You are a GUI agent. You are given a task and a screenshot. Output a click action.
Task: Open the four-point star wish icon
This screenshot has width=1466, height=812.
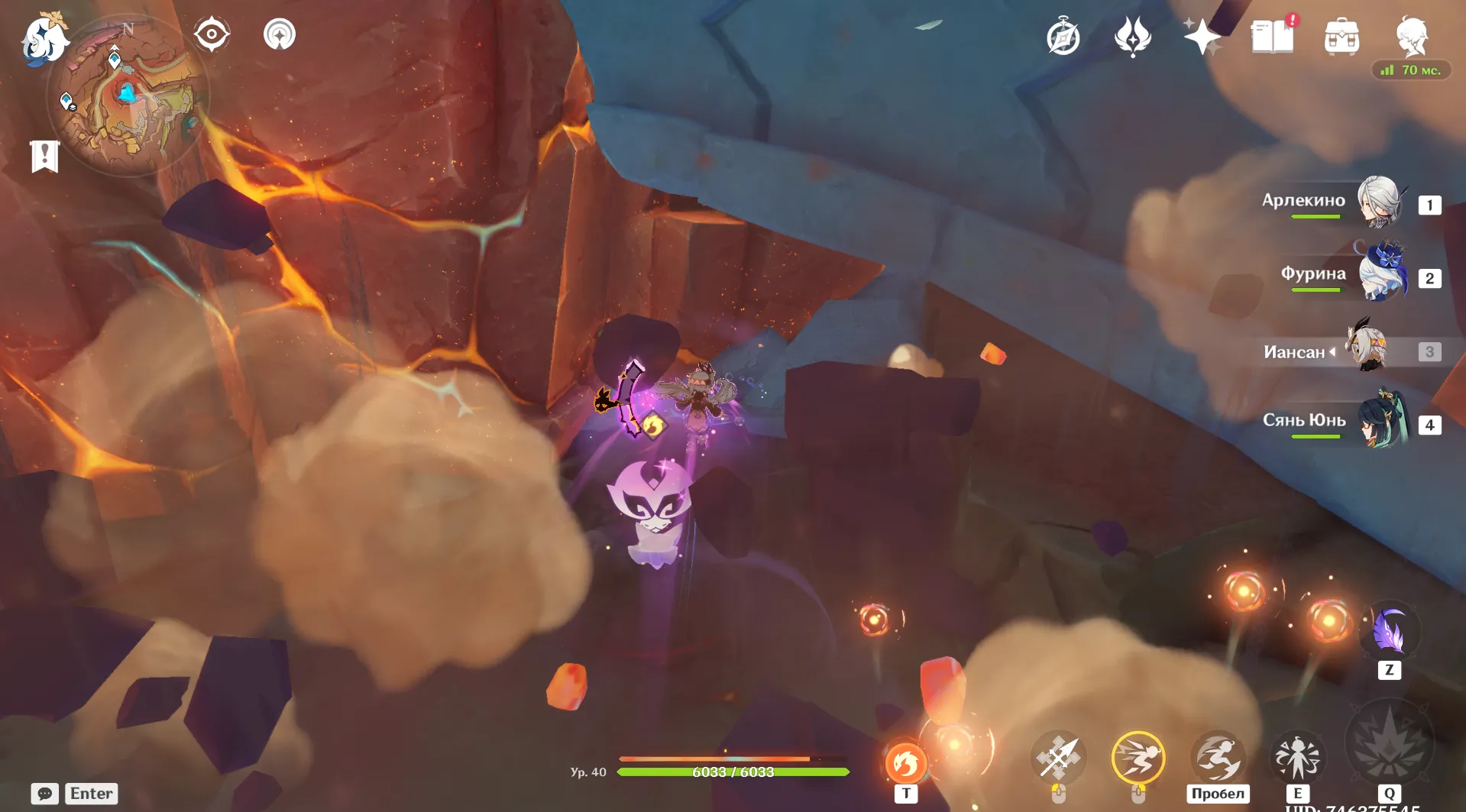[x=1202, y=37]
